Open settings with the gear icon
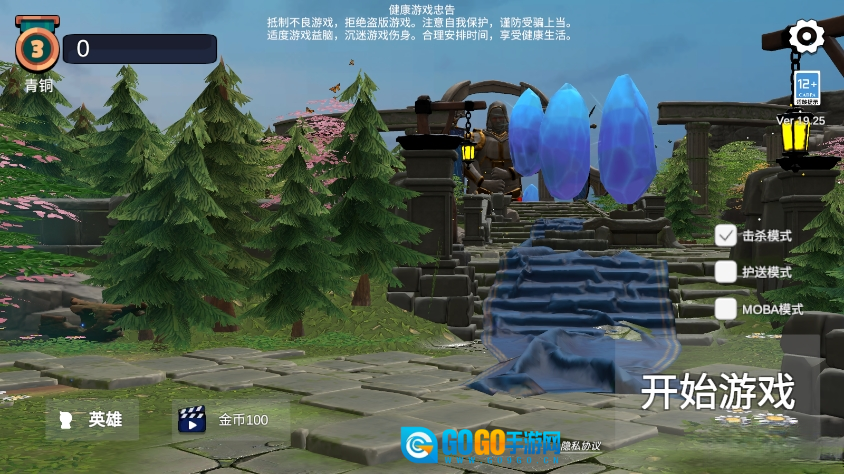Image resolution: width=844 pixels, height=474 pixels. [x=806, y=37]
